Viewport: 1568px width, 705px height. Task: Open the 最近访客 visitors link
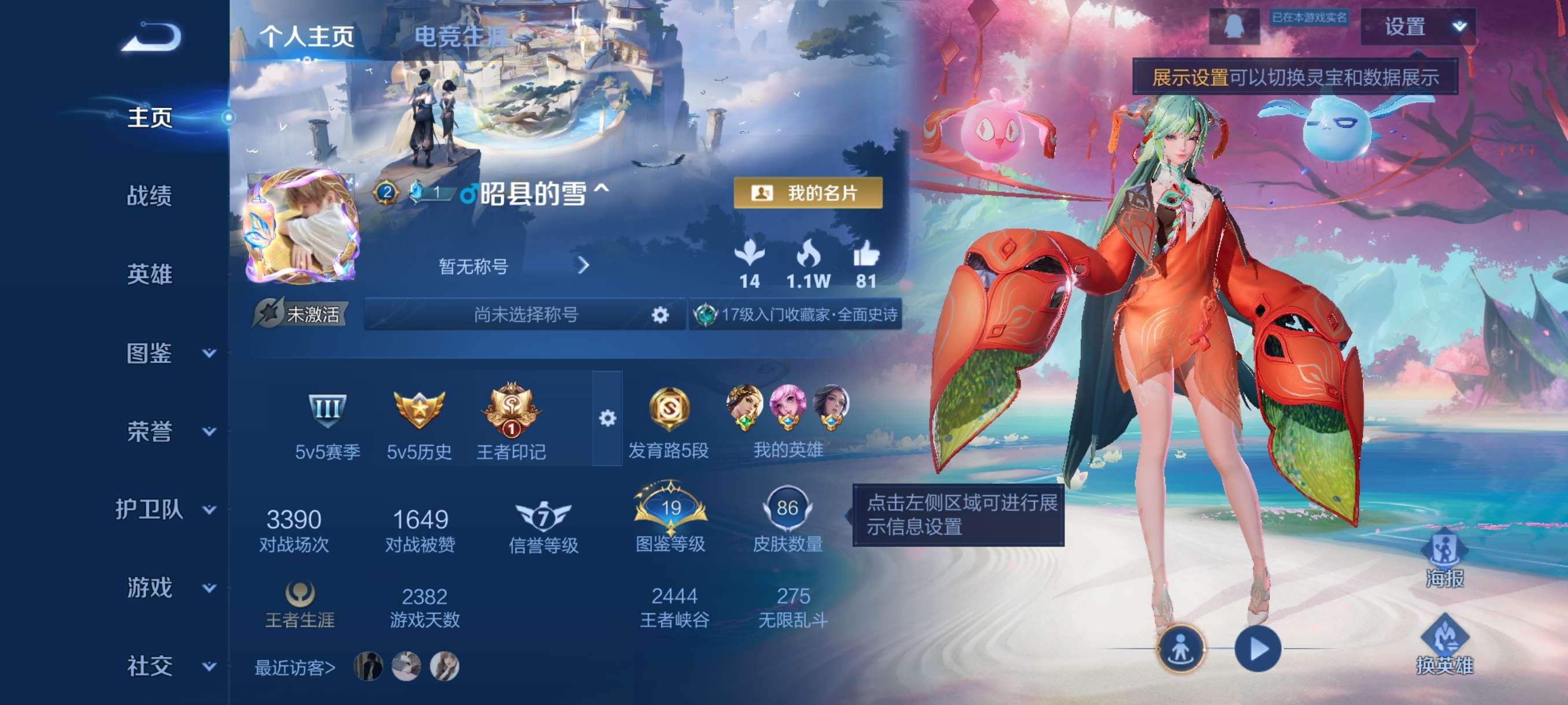click(293, 667)
